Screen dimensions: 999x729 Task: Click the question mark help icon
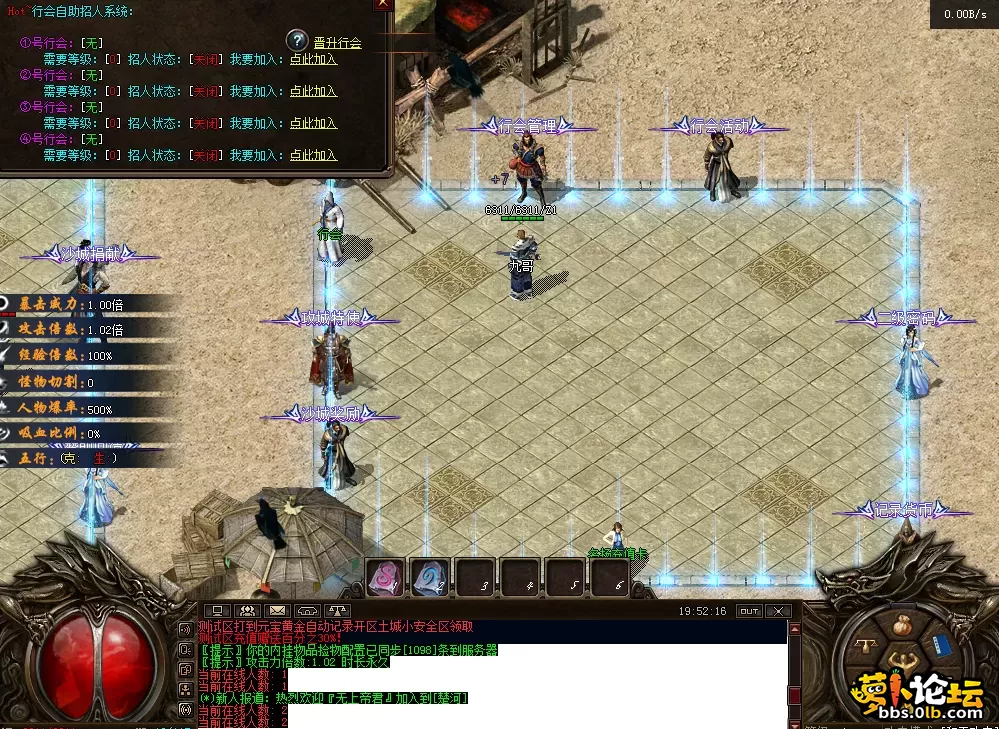point(297,40)
